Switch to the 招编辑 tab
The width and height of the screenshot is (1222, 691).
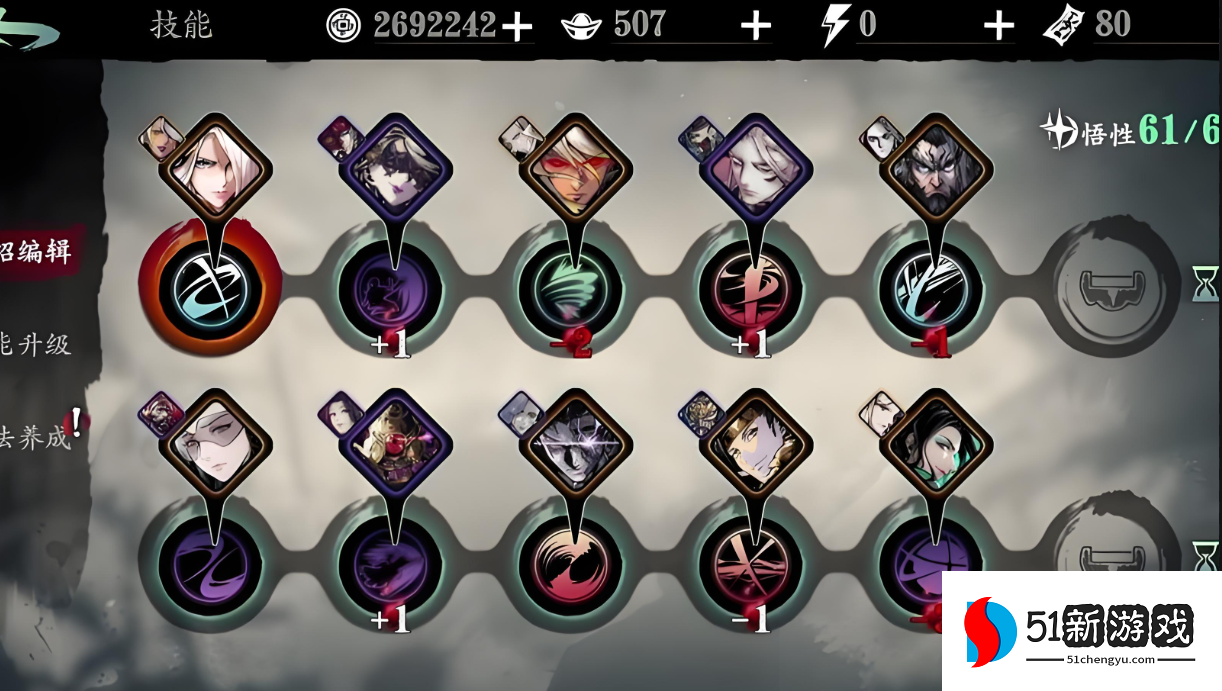pyautogui.click(x=40, y=250)
